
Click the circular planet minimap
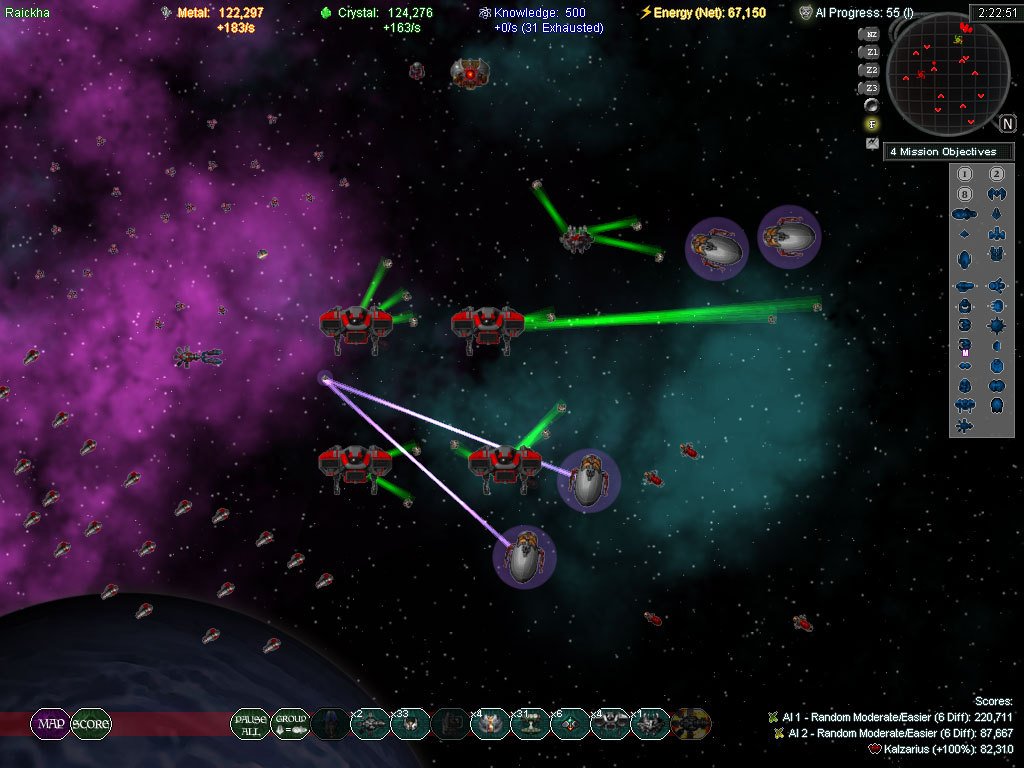pos(946,75)
